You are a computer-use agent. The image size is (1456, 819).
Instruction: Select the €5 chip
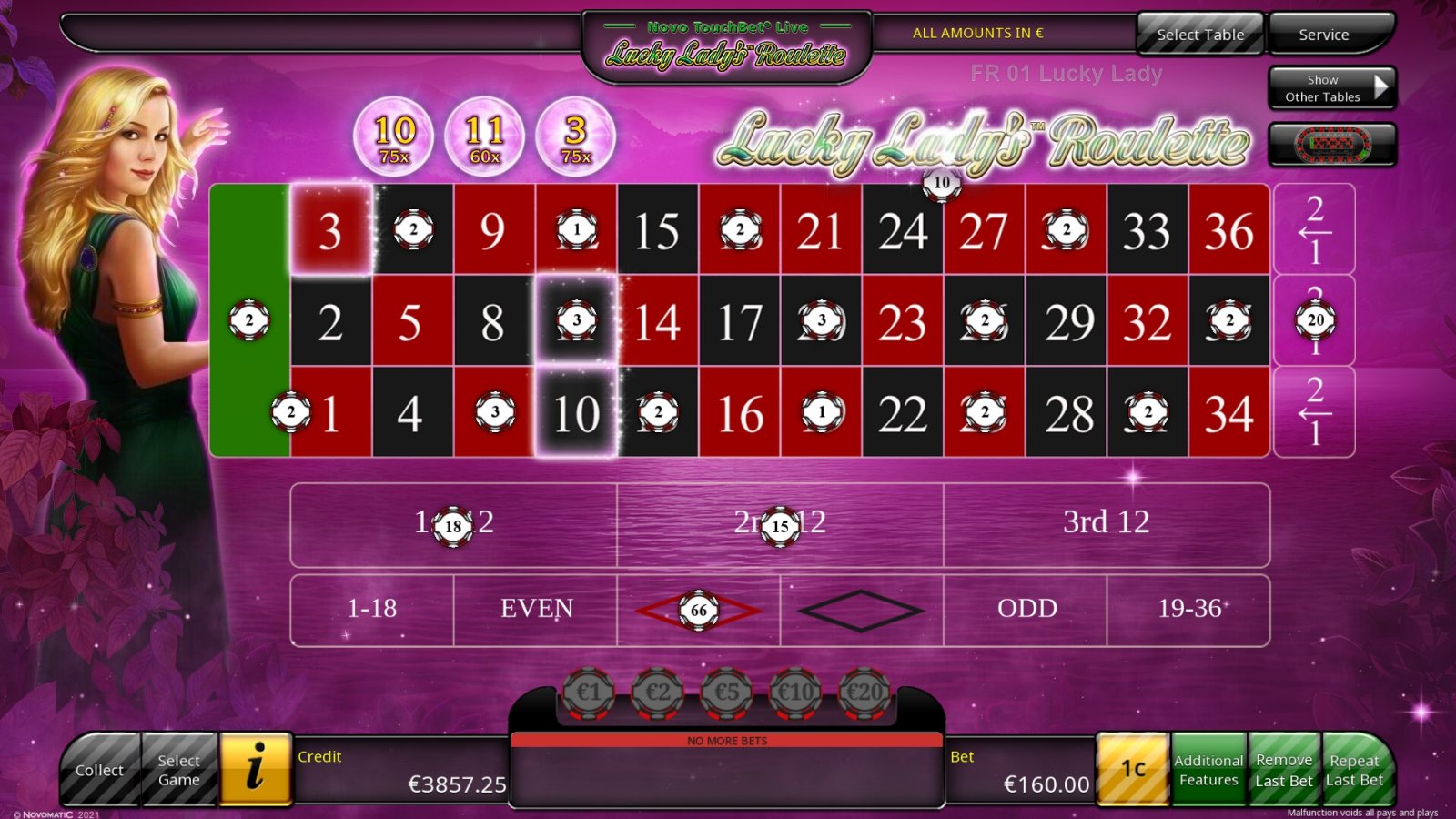pyautogui.click(x=726, y=692)
